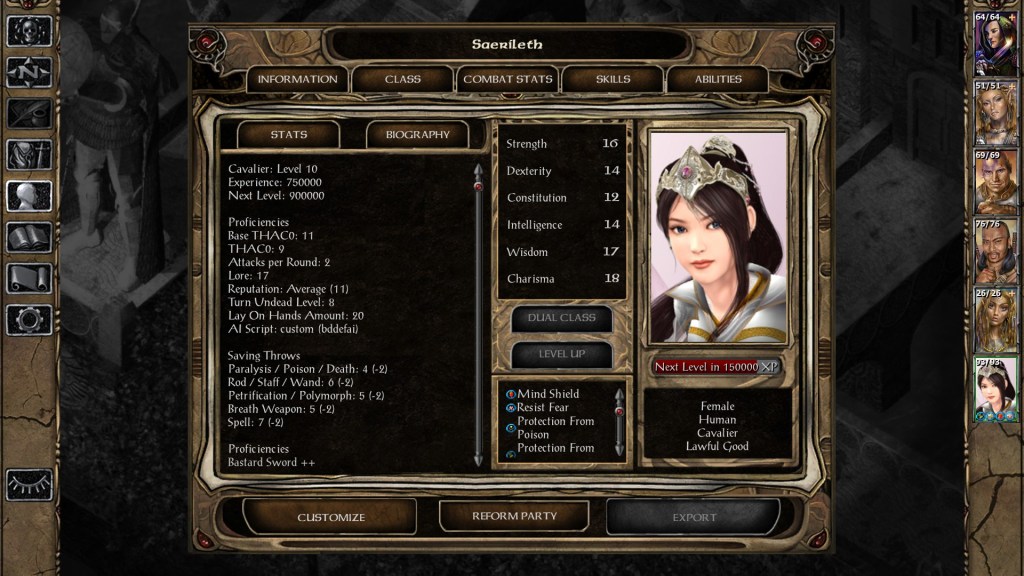Open the mage spellbook icon

[x=29, y=237]
